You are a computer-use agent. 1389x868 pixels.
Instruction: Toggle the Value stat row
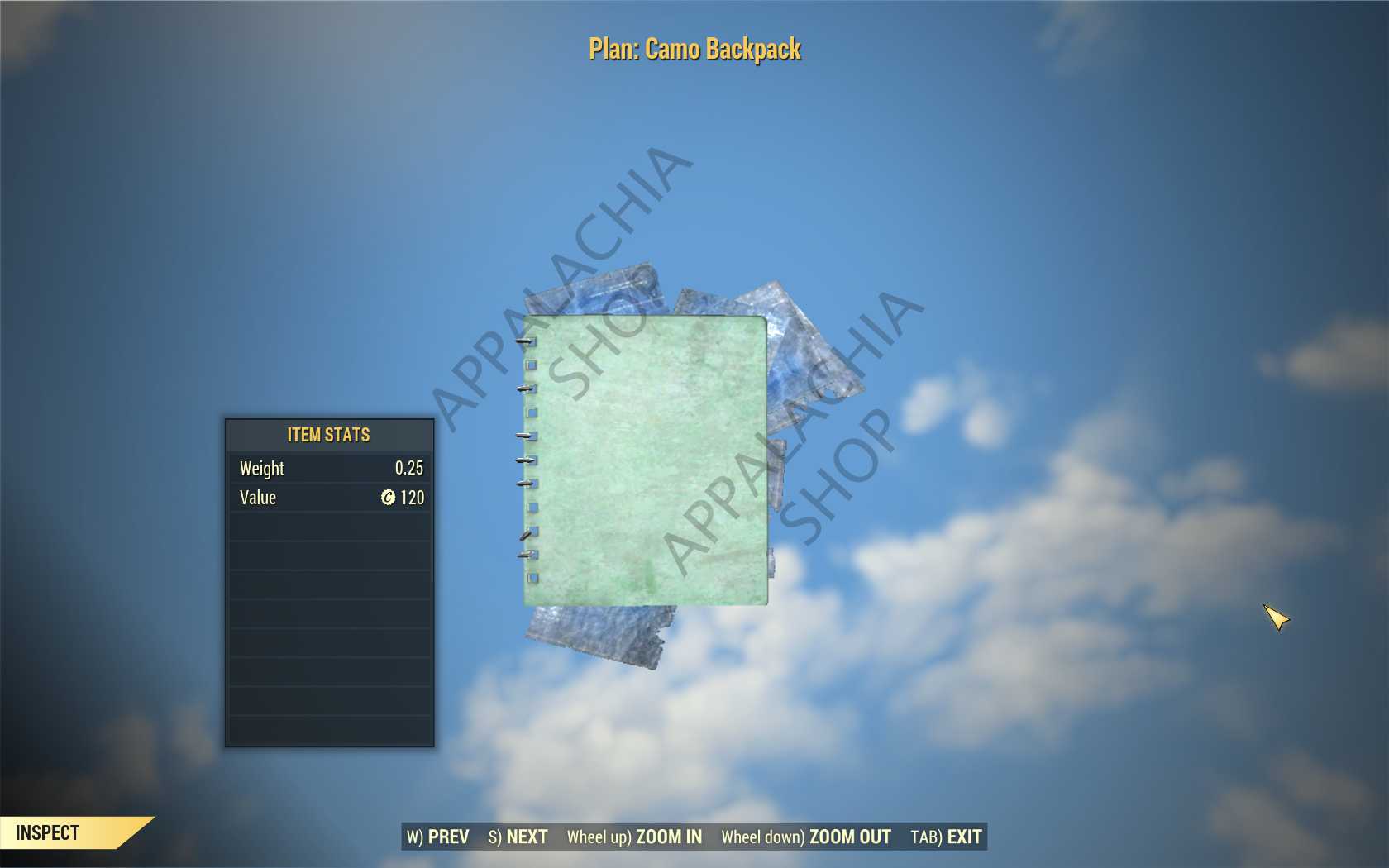coord(329,498)
